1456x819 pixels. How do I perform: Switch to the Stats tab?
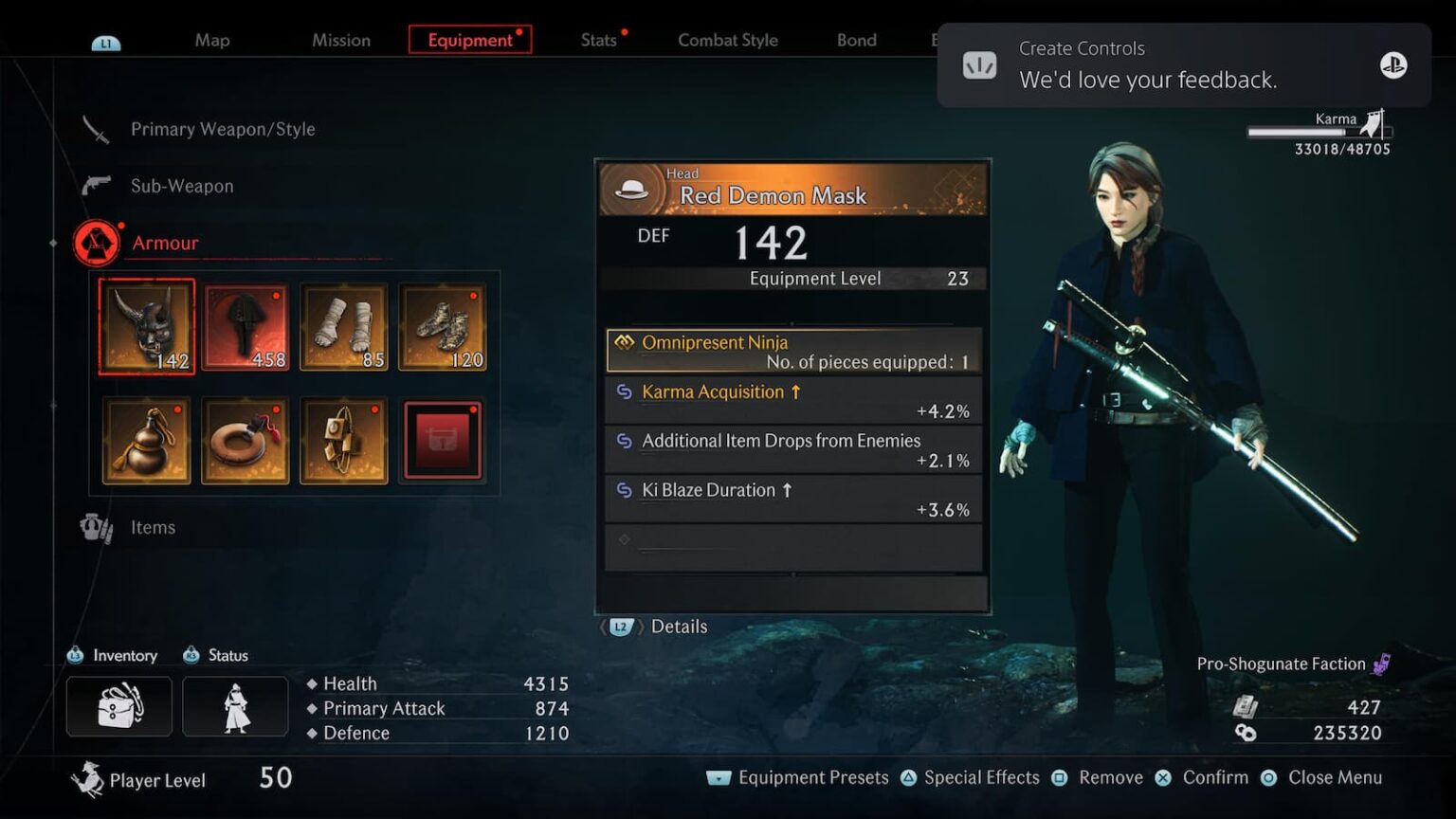tap(599, 40)
